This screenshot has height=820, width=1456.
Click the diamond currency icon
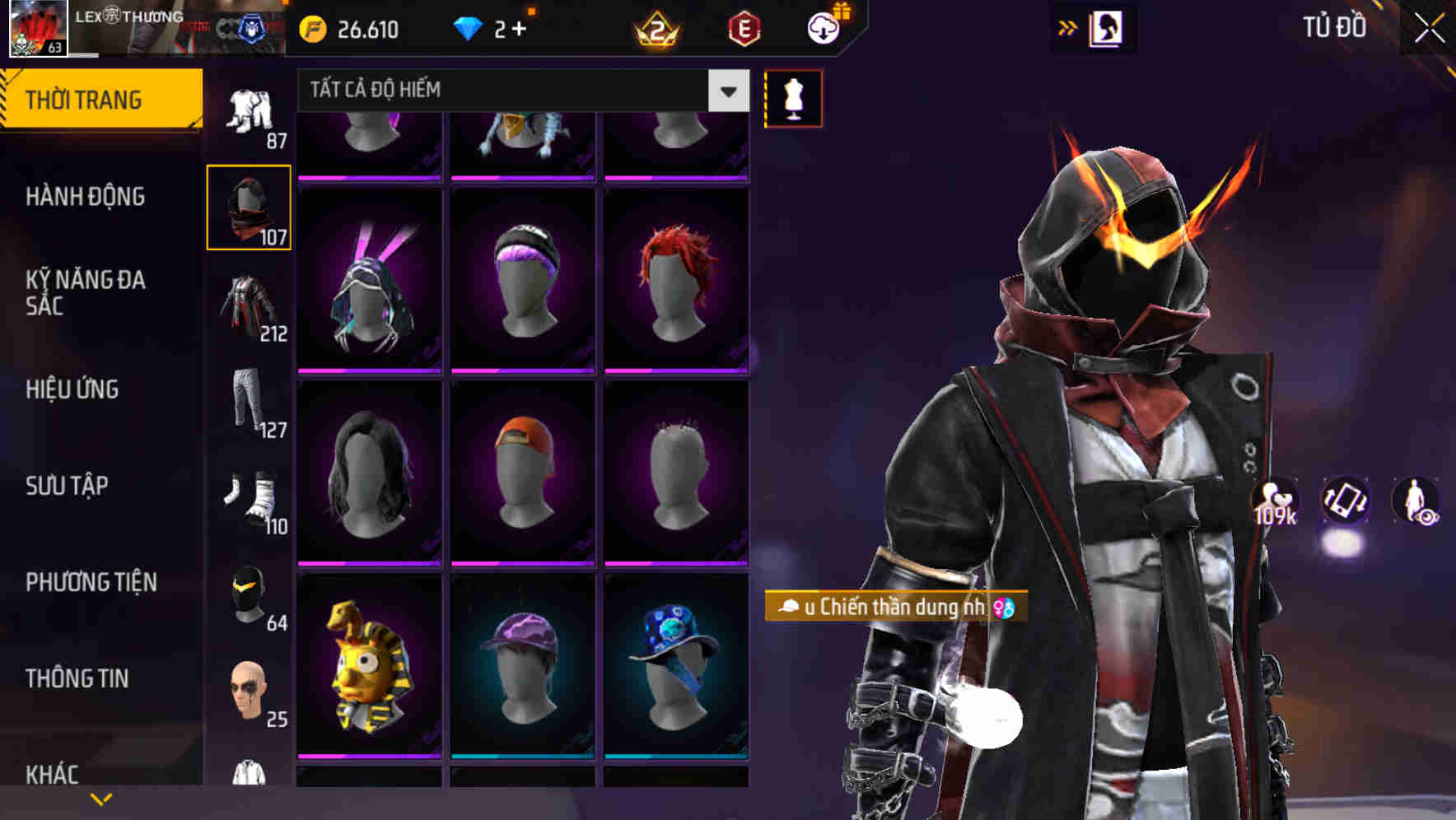469,30
